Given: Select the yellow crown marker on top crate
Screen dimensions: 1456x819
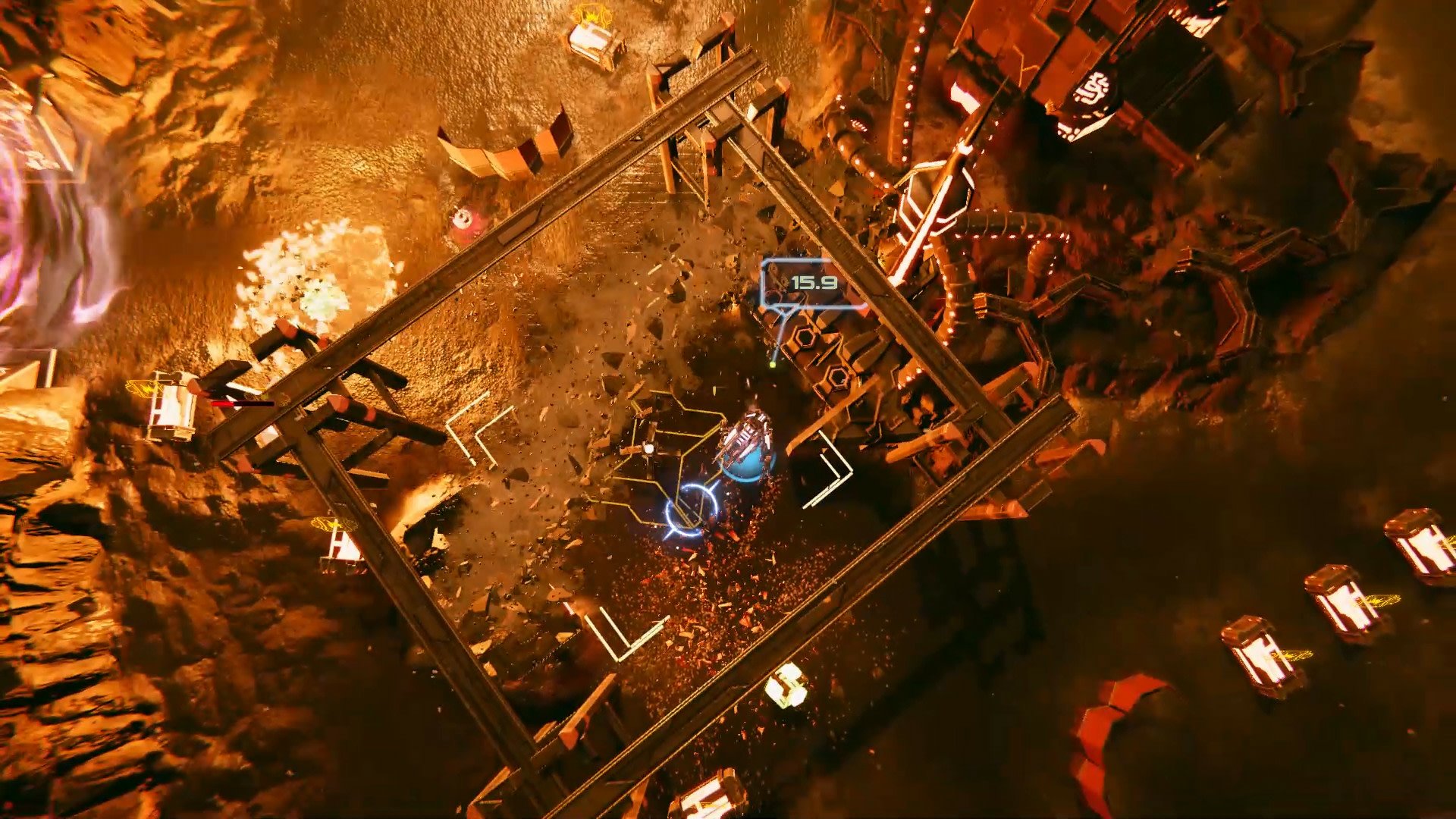Looking at the screenshot, I should coord(592,15).
